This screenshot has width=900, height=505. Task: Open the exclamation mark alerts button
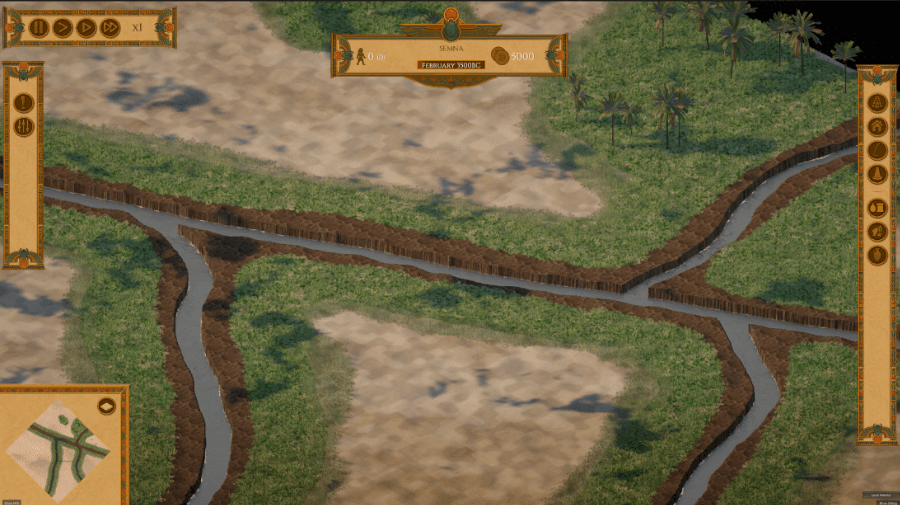(24, 102)
